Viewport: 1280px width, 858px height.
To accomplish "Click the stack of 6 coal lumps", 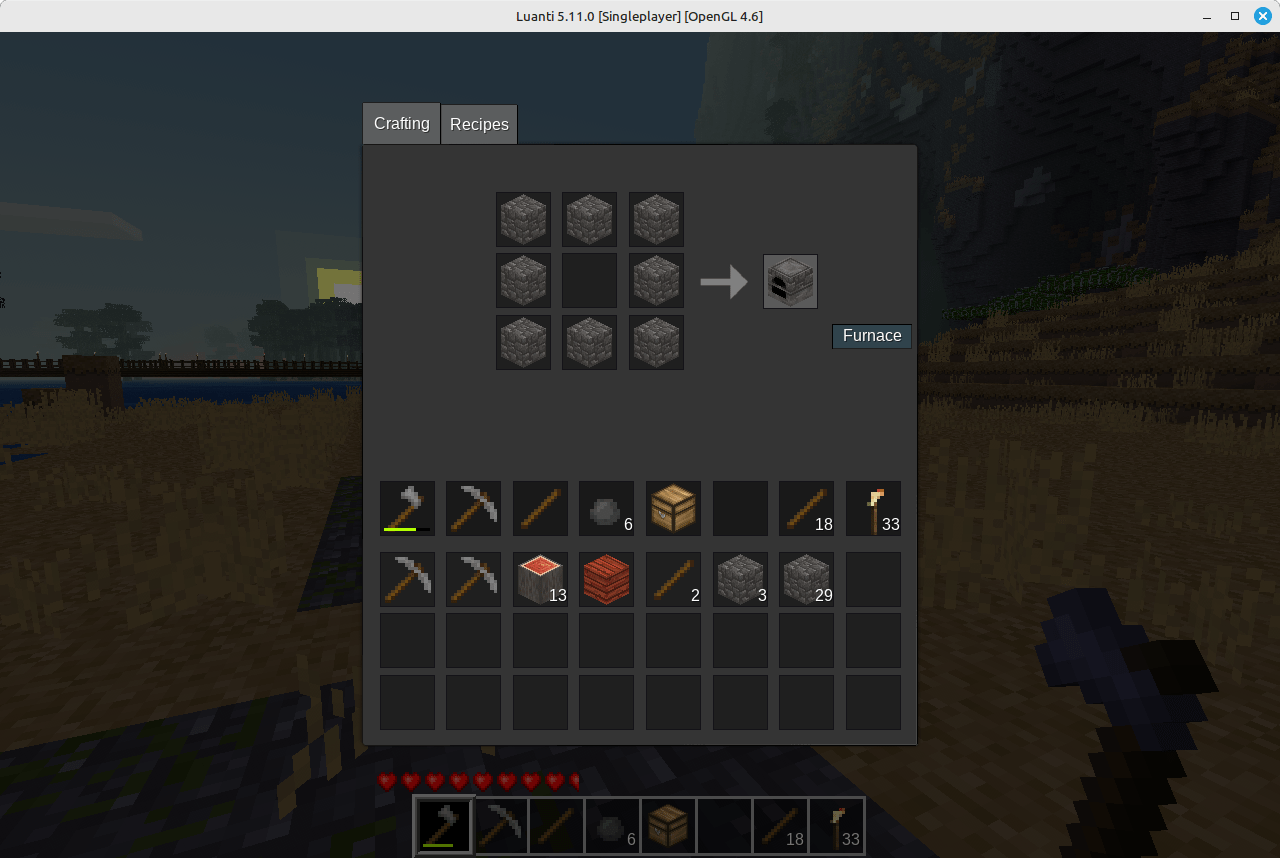I will (x=606, y=508).
